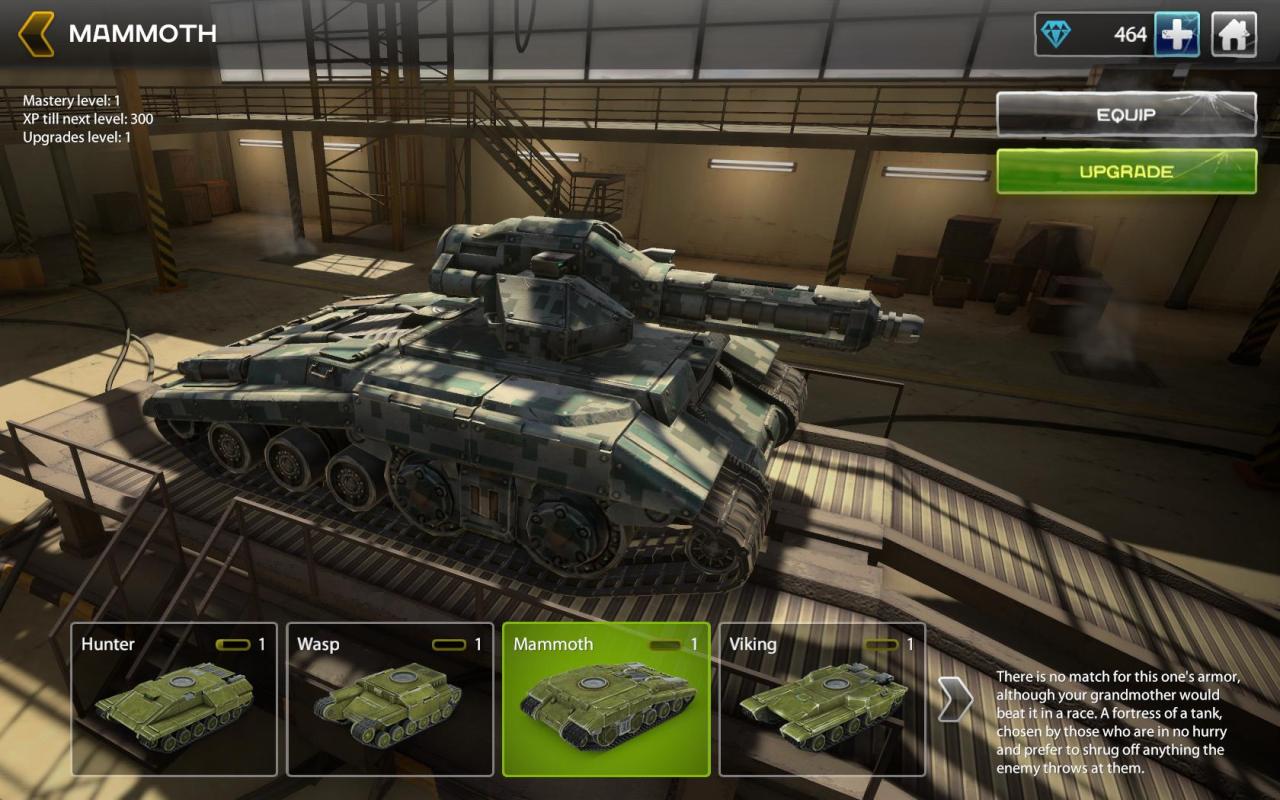Click the diamond currency icon
The height and width of the screenshot is (800, 1280).
point(1056,33)
